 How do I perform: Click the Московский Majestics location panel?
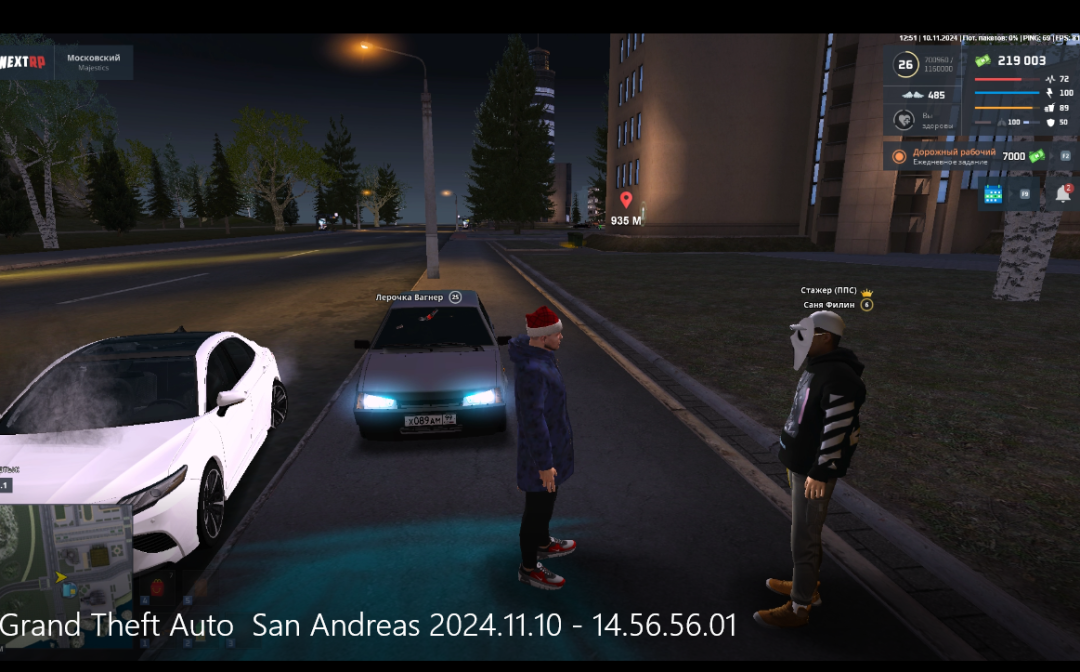pyautogui.click(x=93, y=62)
